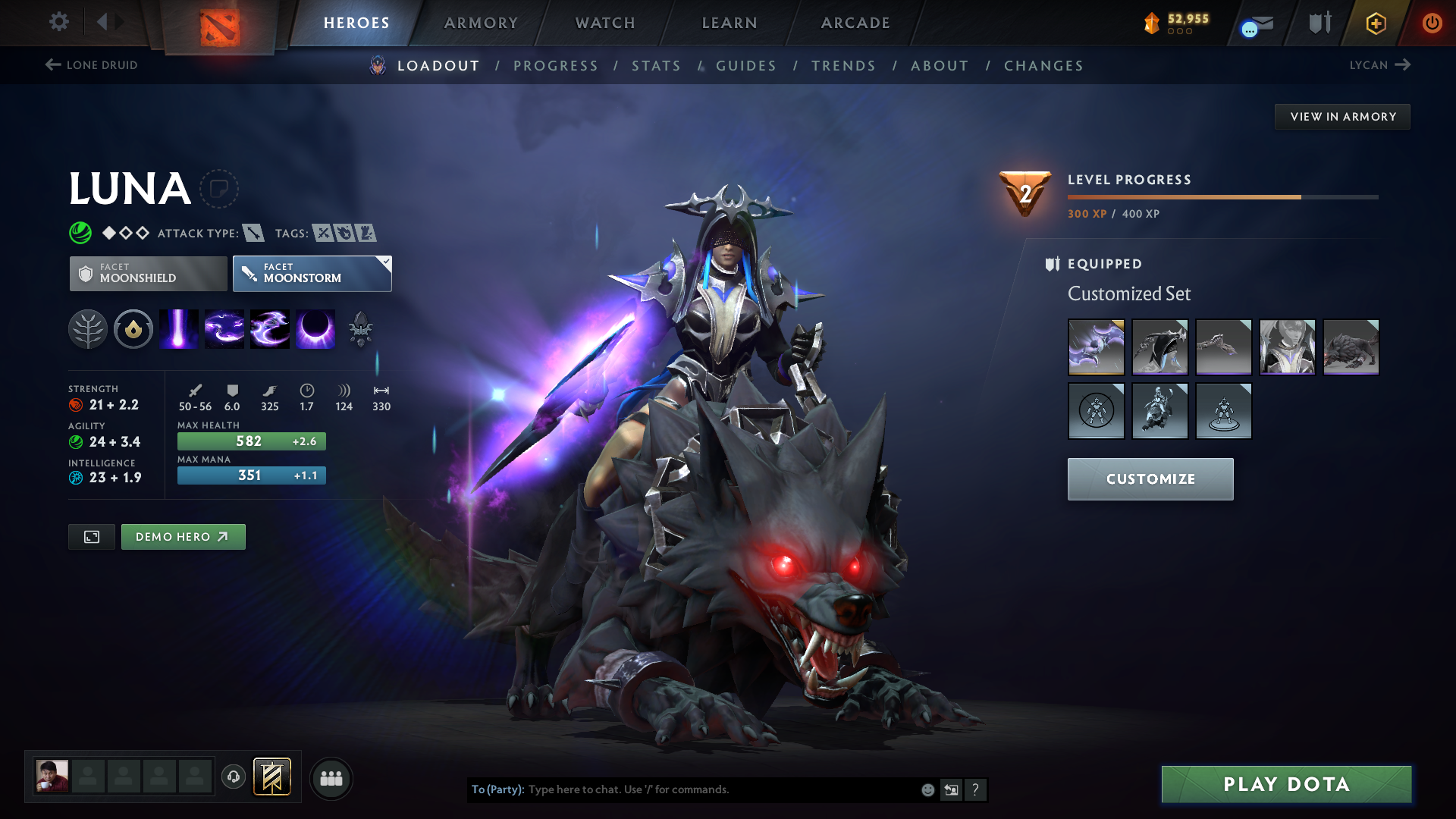Start a match with Play Dota

pyautogui.click(x=1286, y=784)
